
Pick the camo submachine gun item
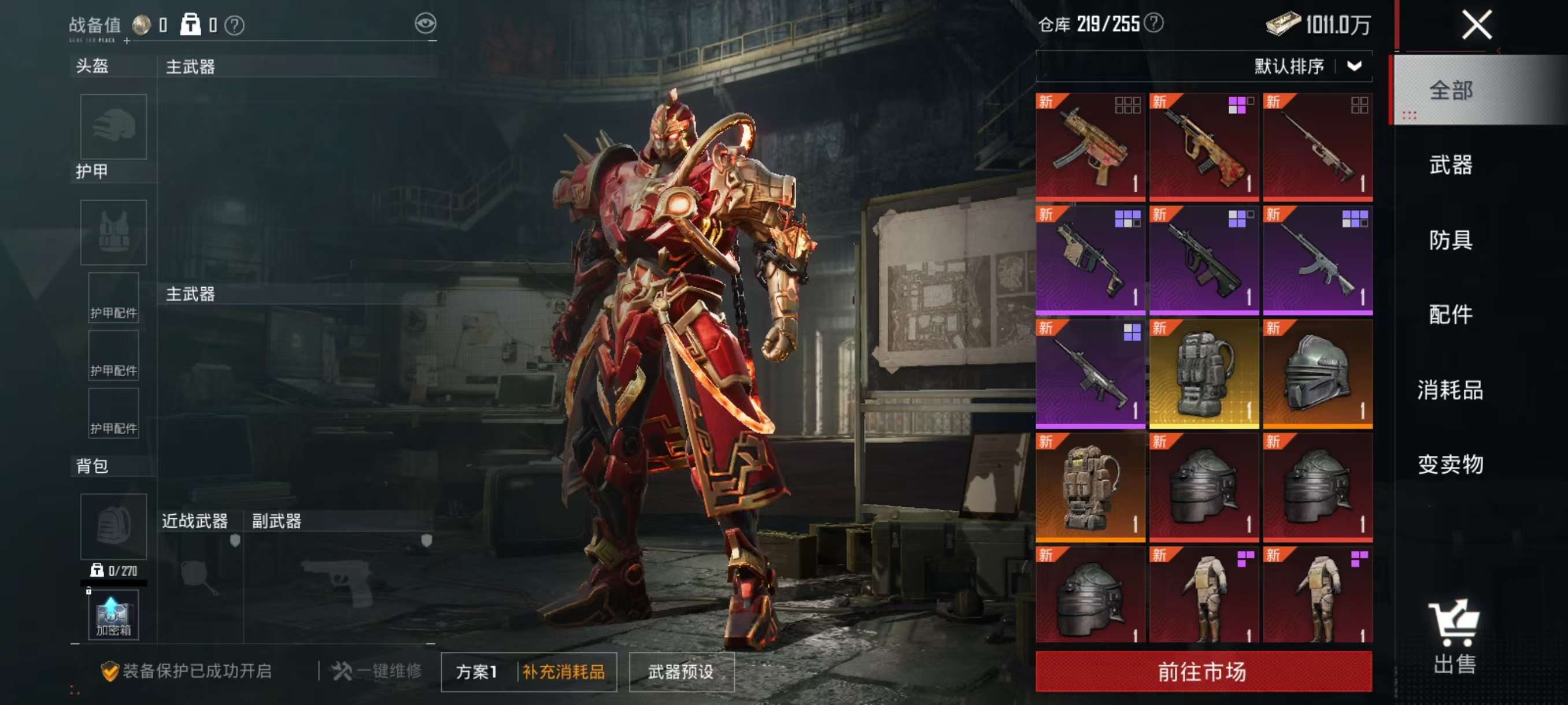click(x=1090, y=147)
